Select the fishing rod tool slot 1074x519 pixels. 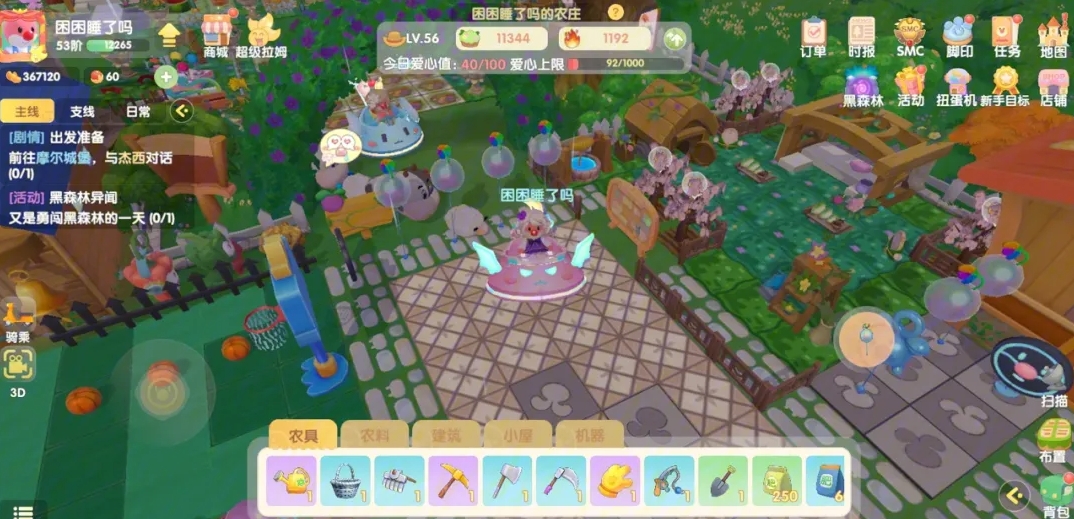669,481
